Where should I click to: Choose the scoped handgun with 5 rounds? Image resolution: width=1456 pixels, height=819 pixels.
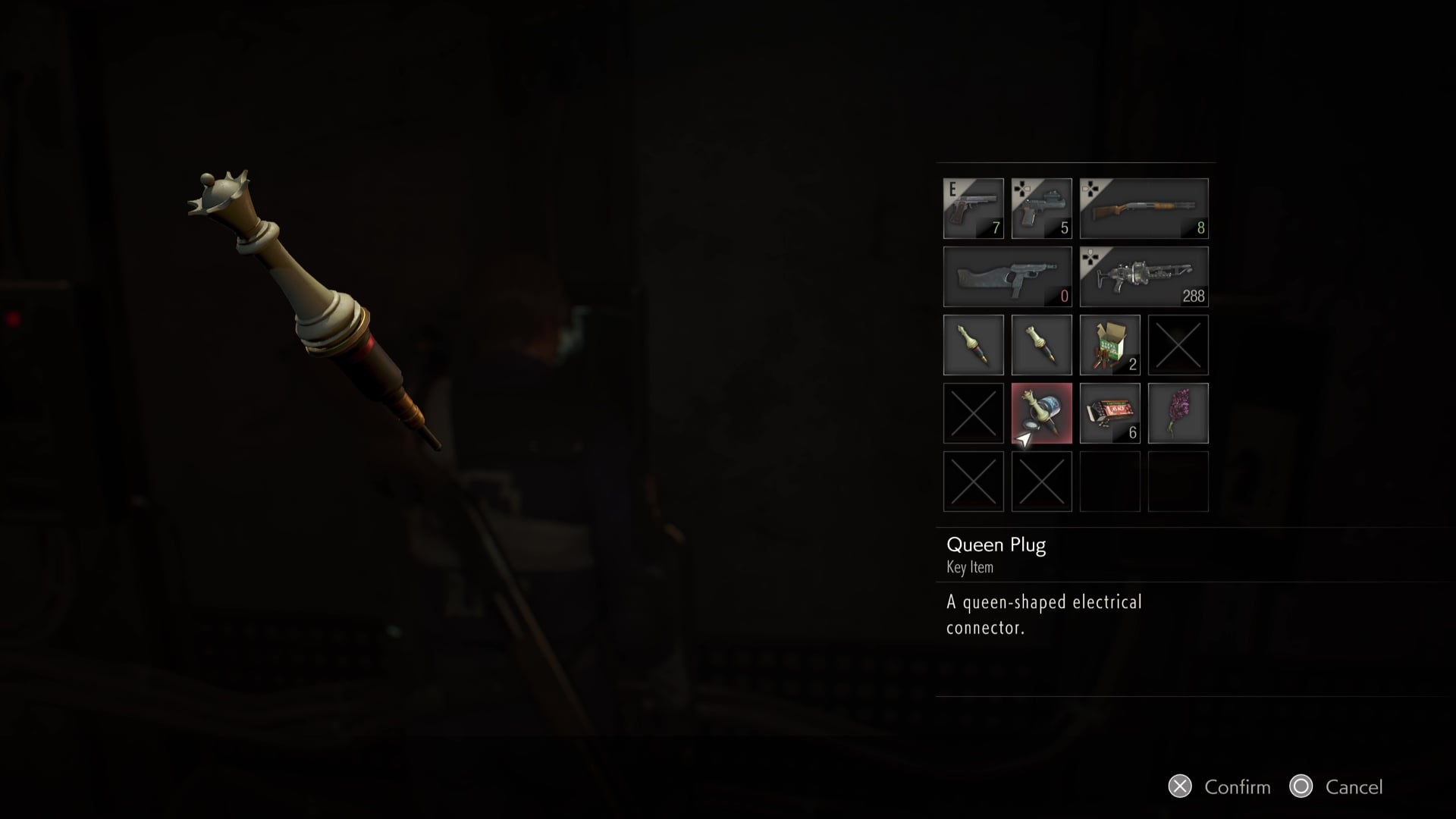click(1041, 209)
